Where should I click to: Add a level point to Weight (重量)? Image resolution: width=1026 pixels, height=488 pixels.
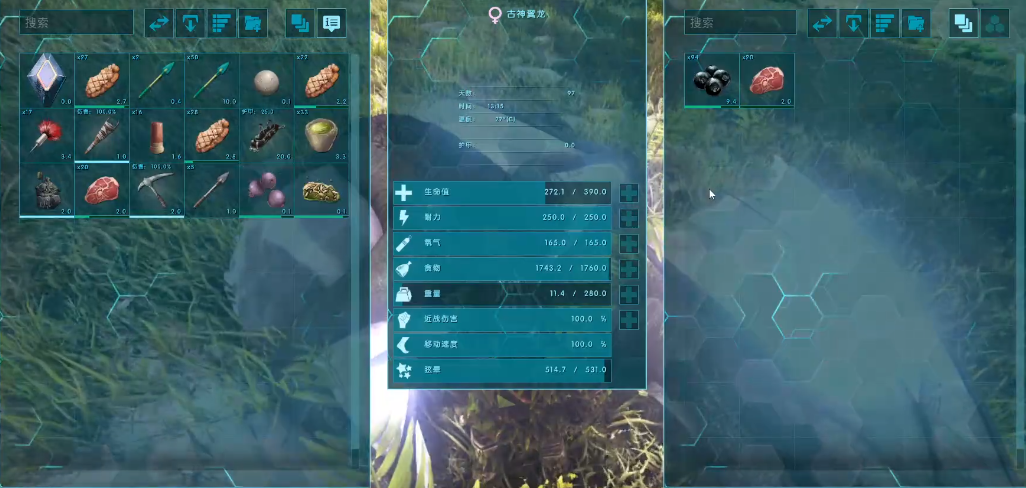pos(629,295)
